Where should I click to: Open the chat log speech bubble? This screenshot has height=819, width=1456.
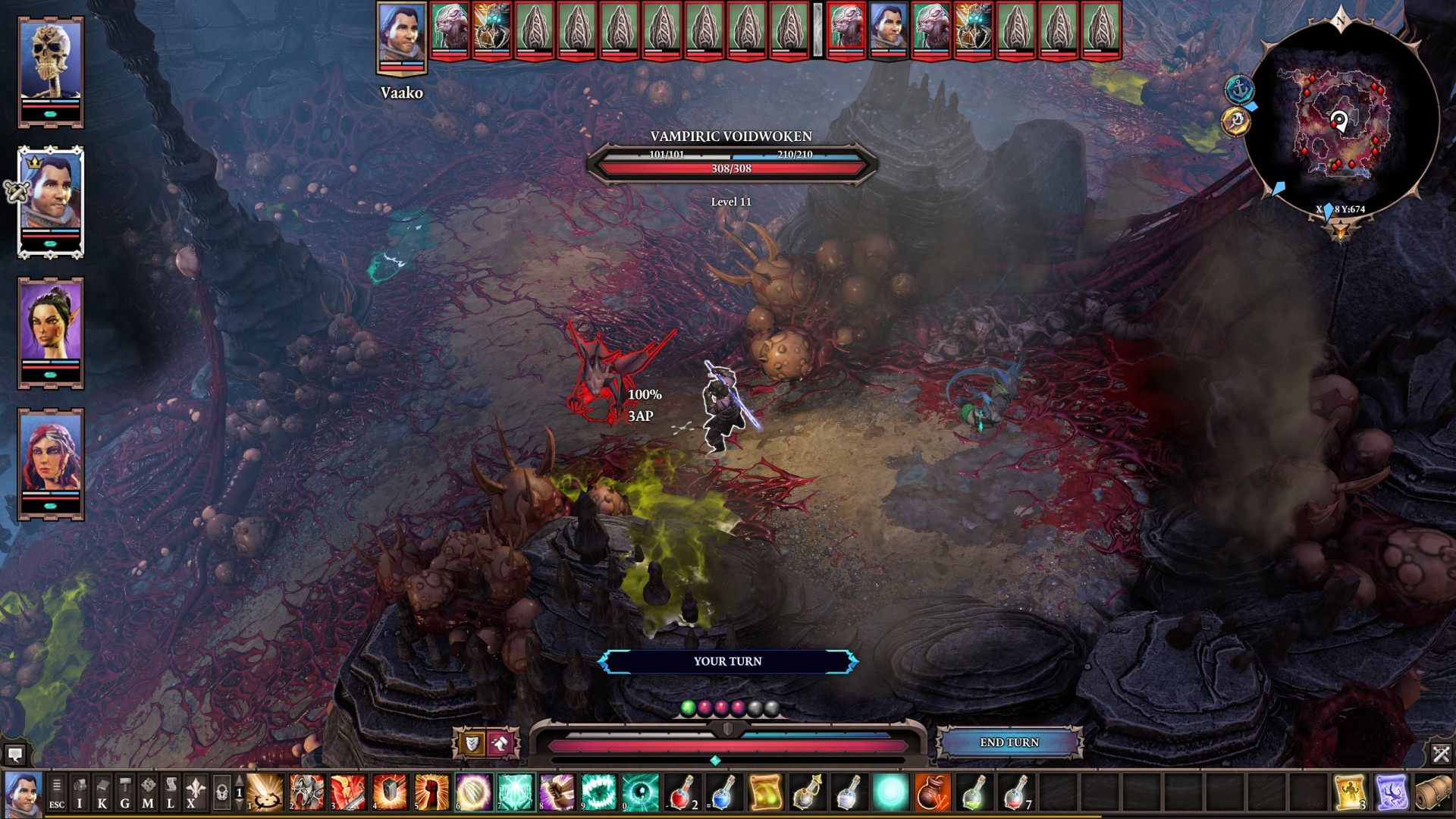point(14,754)
